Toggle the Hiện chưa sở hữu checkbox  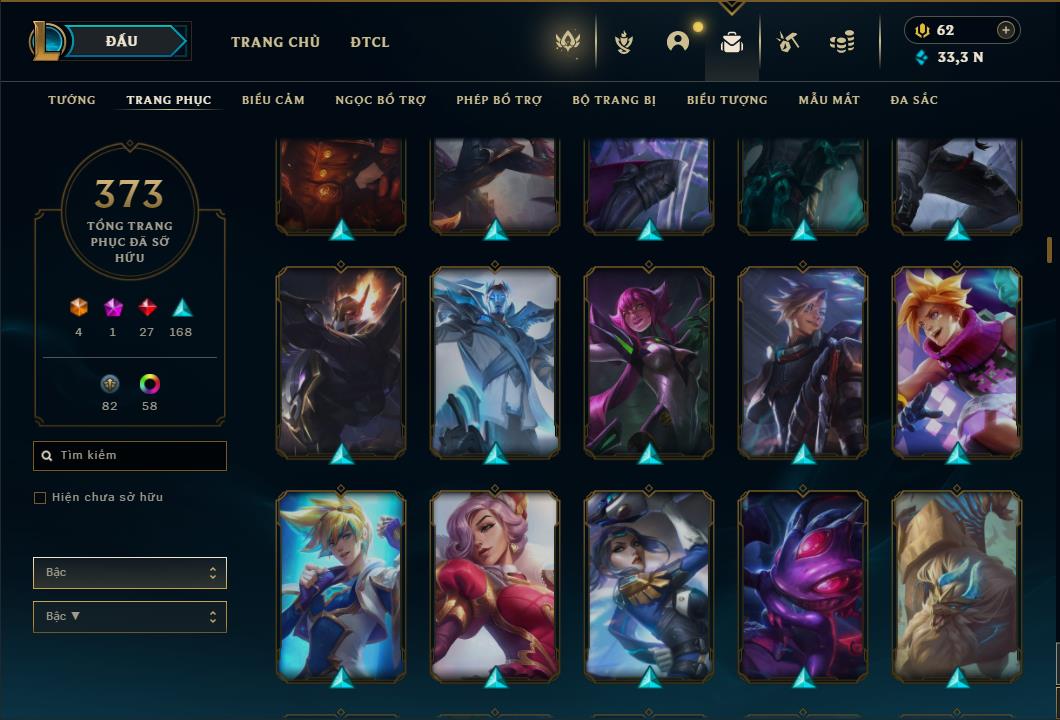[40, 498]
